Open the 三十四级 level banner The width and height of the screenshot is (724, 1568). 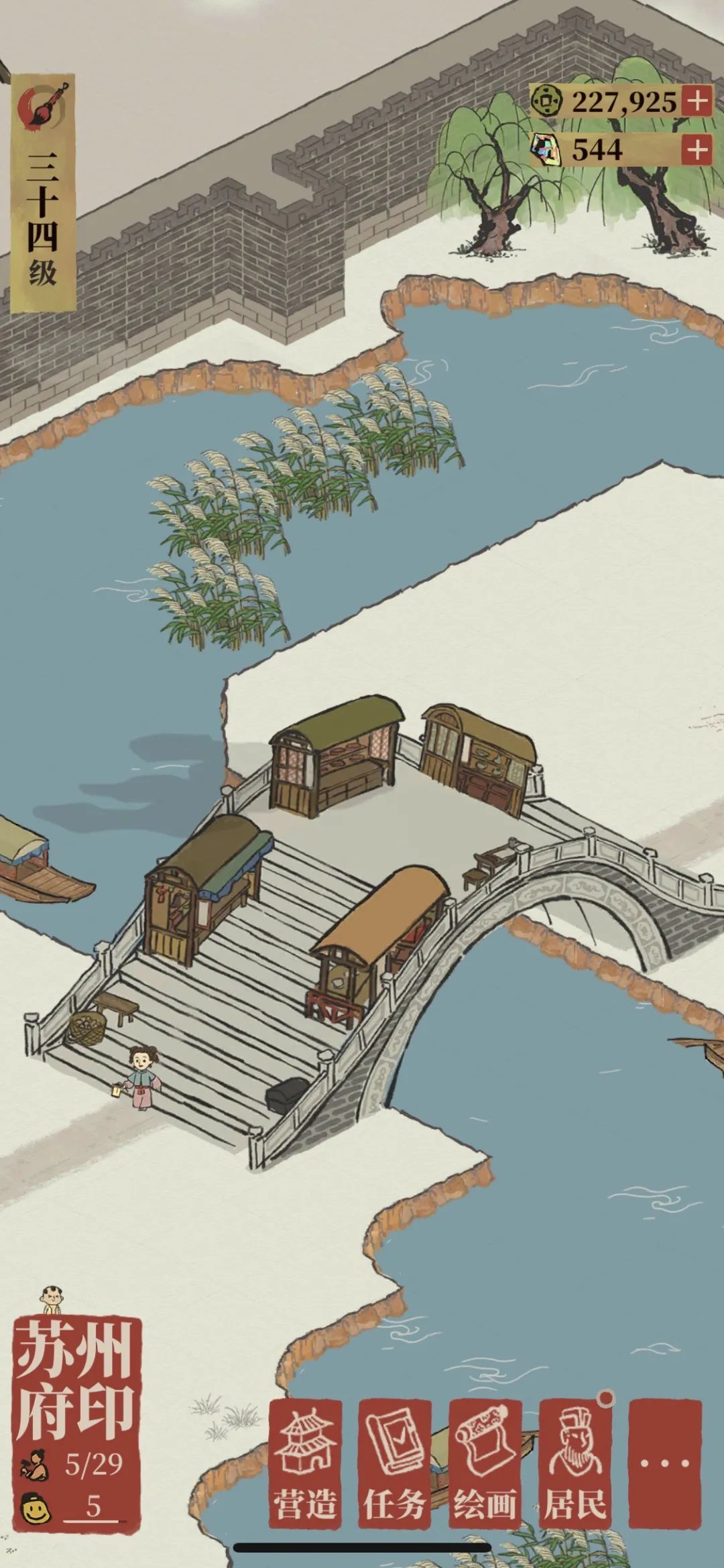click(42, 194)
